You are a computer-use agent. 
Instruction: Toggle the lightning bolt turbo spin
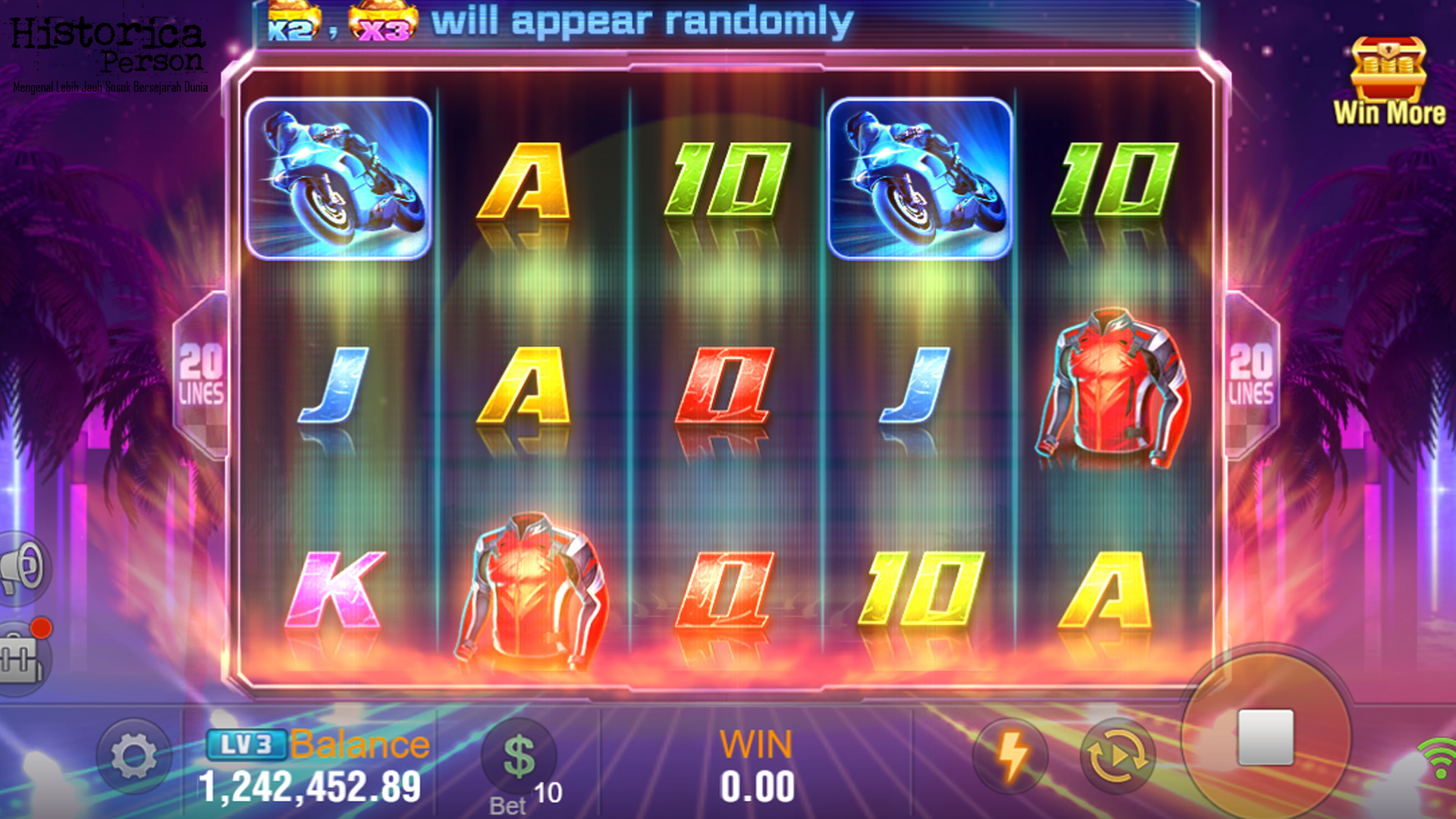point(1011,756)
